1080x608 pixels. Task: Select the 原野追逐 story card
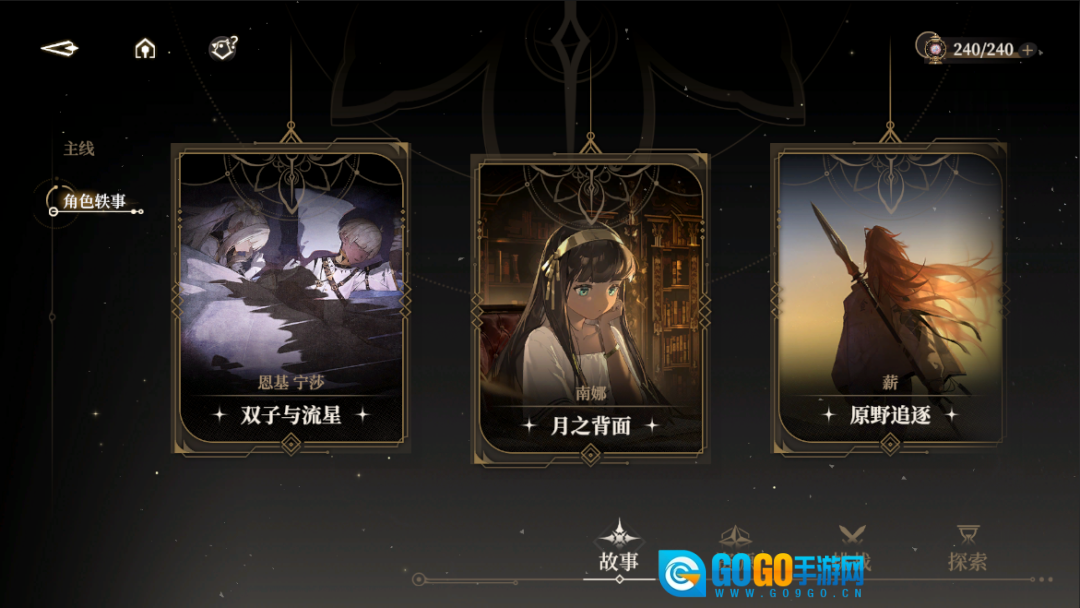point(889,297)
